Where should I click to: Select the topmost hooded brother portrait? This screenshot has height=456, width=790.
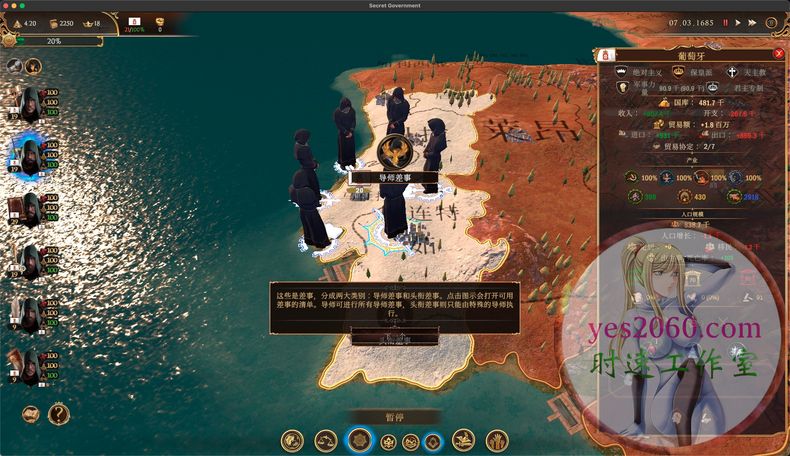(28, 102)
